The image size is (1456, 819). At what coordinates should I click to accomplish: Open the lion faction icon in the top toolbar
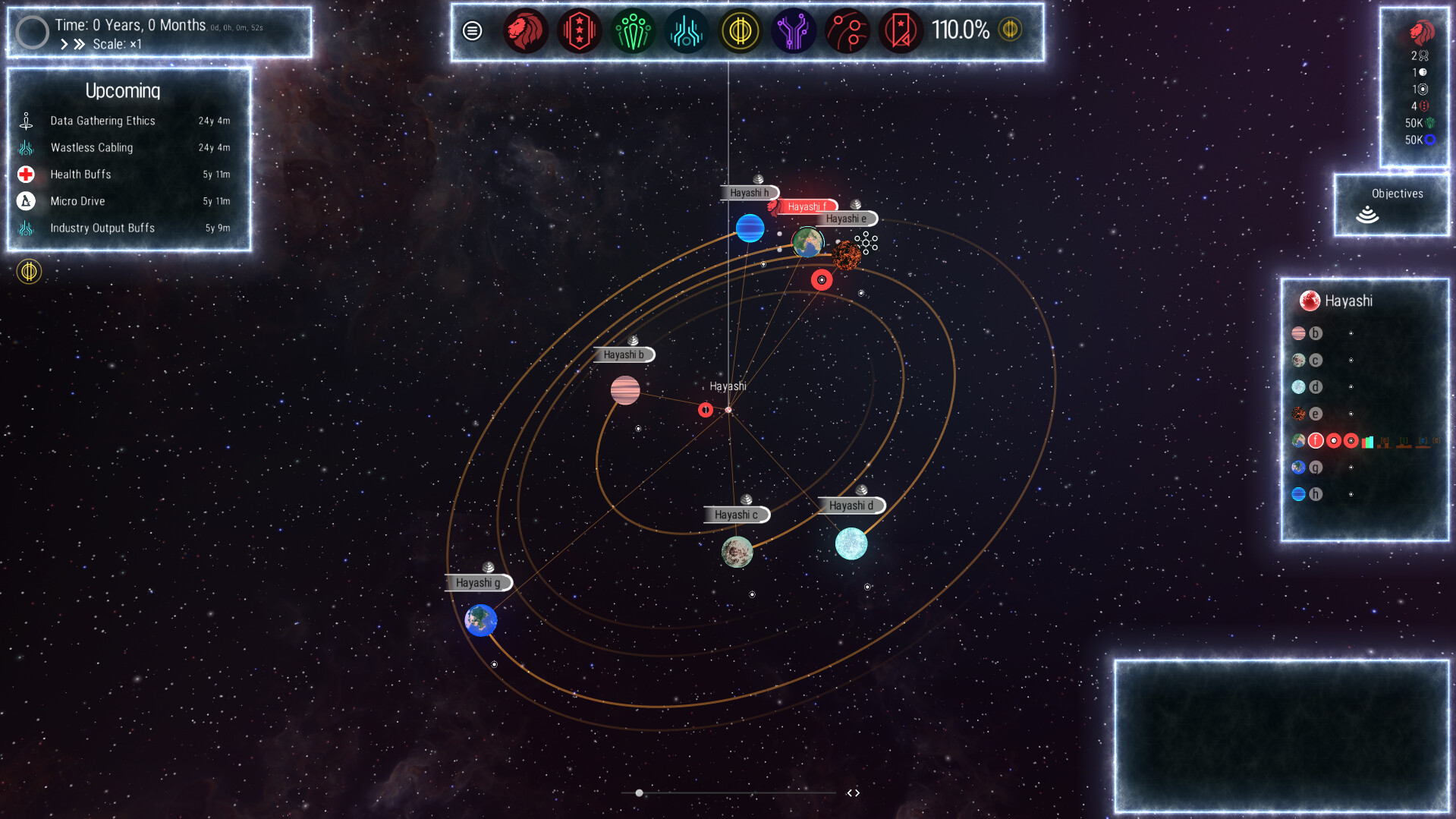coord(526,31)
